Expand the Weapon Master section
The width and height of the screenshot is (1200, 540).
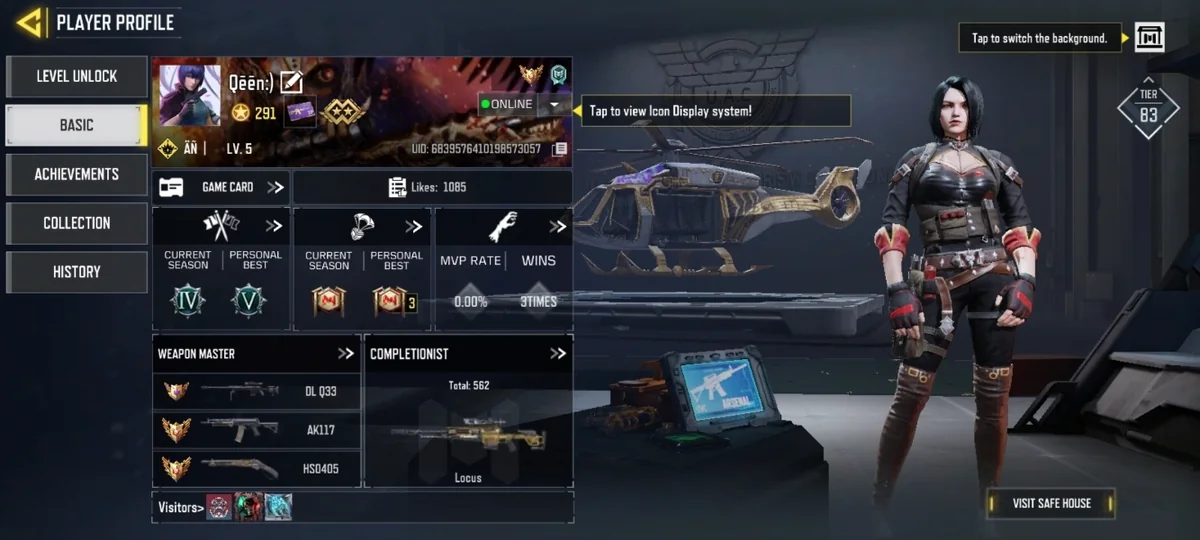coord(346,354)
